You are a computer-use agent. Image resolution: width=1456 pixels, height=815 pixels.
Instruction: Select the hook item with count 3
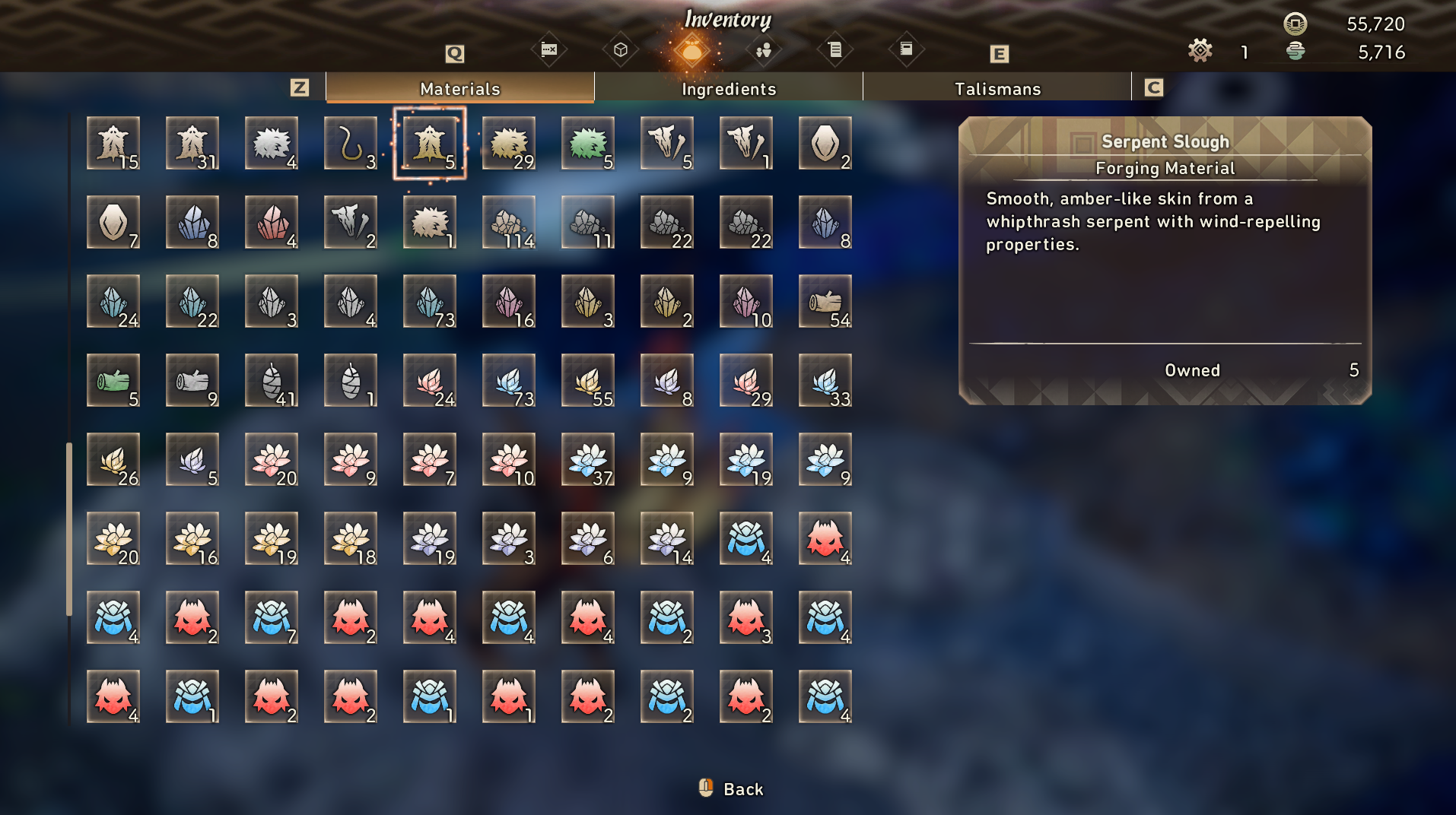coord(351,143)
